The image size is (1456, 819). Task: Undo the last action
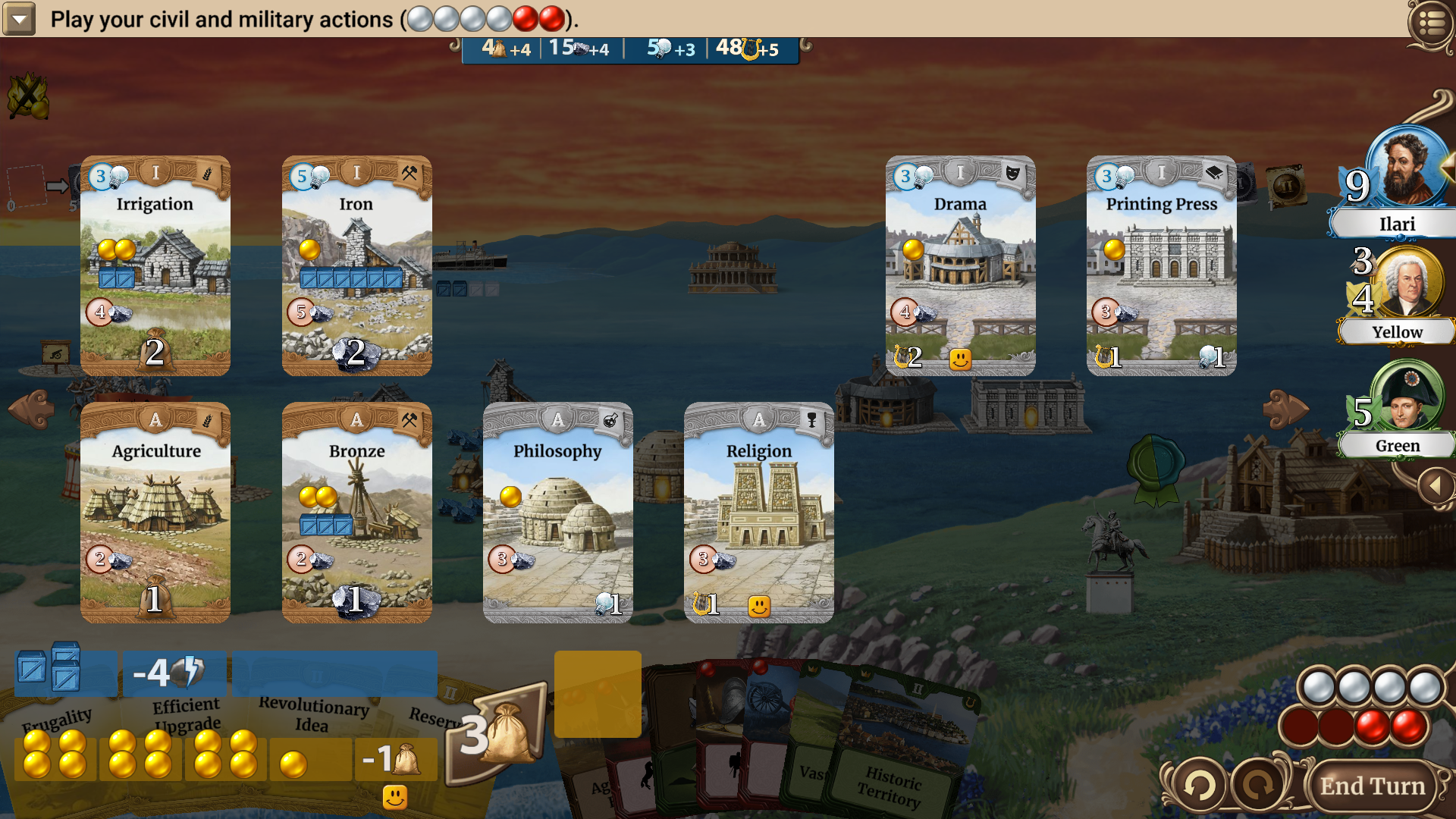[x=1199, y=786]
